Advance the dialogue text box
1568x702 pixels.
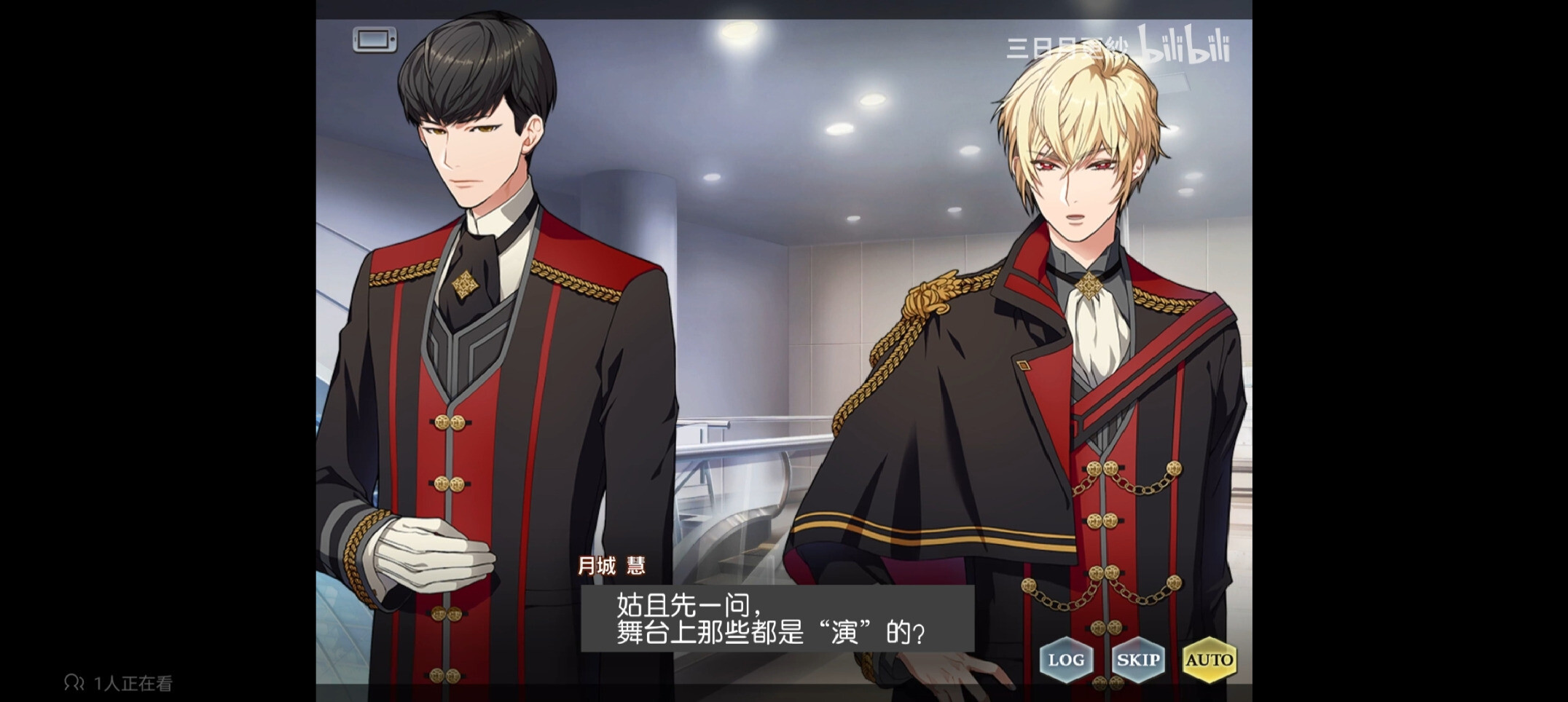(x=777, y=619)
